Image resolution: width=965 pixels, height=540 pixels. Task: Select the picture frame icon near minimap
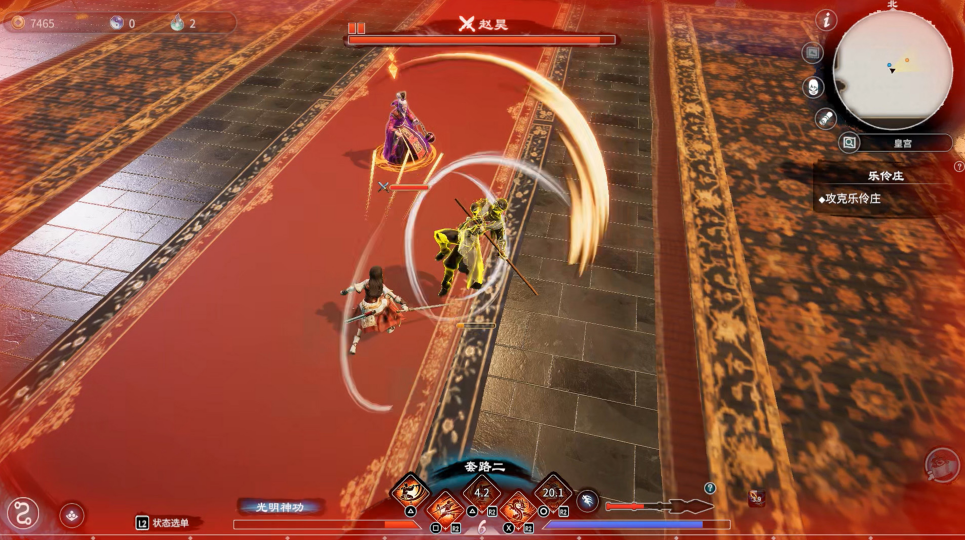(x=813, y=53)
